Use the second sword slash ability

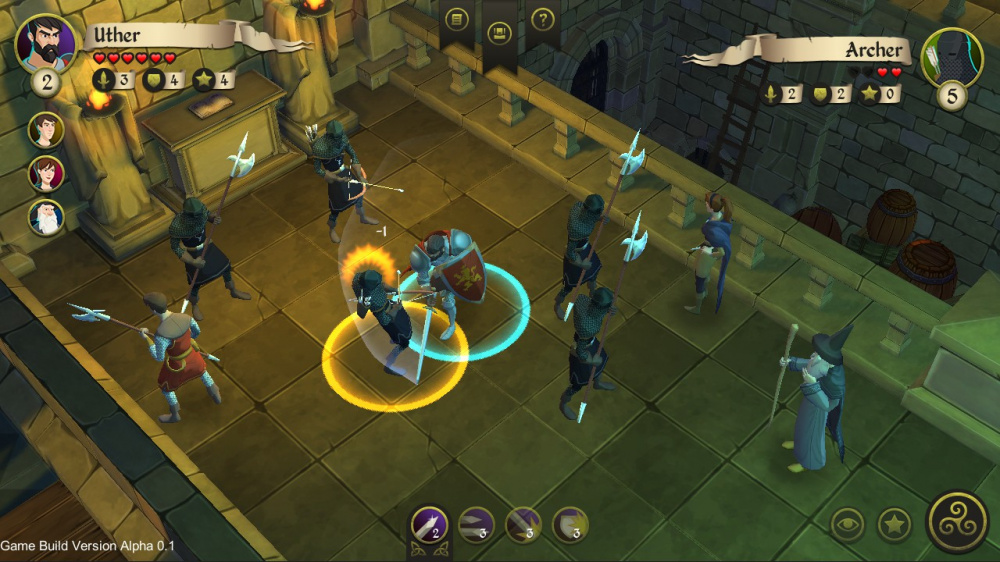point(476,523)
